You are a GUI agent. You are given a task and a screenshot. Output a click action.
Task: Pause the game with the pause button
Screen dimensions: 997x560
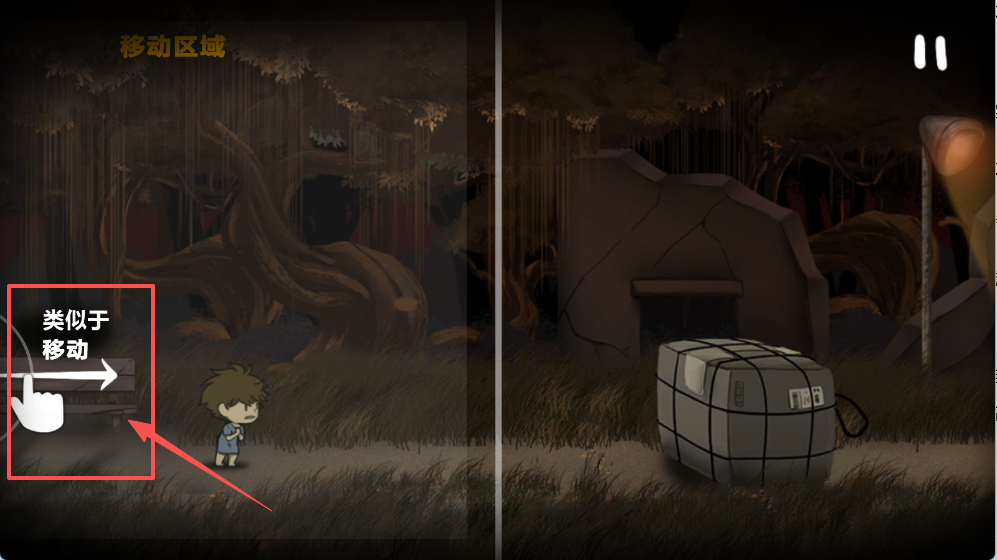pos(930,53)
